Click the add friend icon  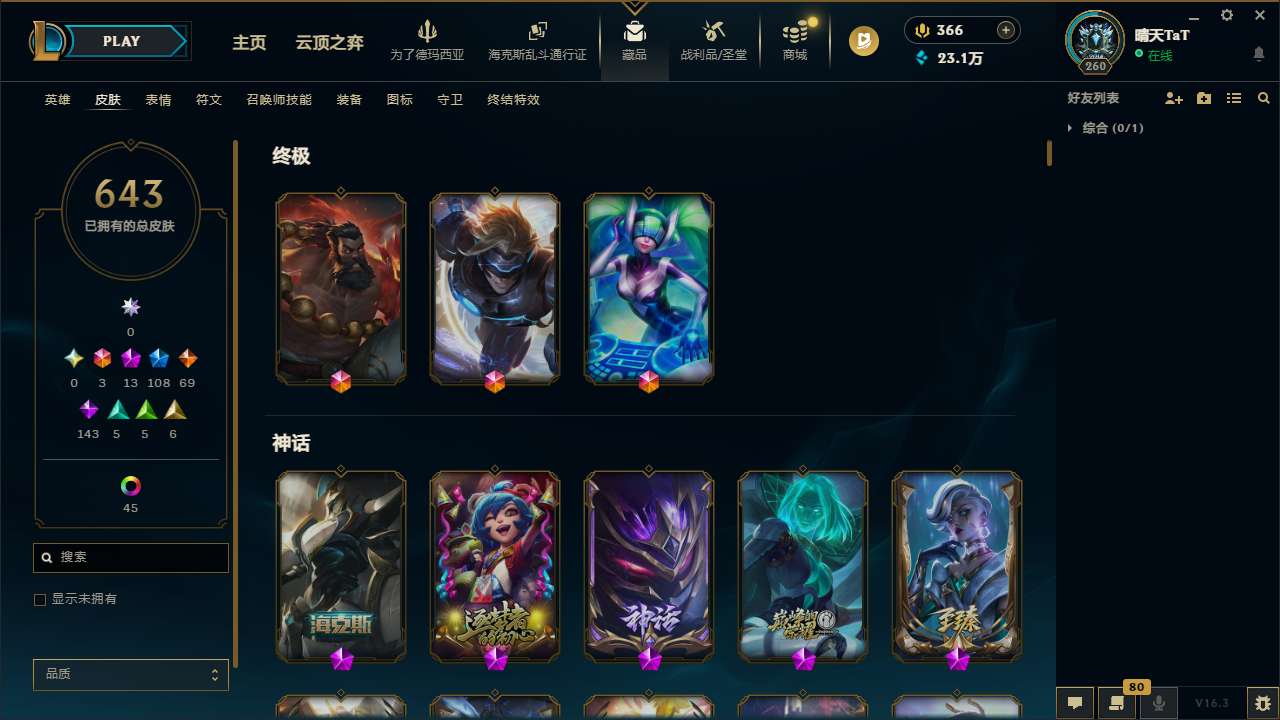coord(1173,98)
